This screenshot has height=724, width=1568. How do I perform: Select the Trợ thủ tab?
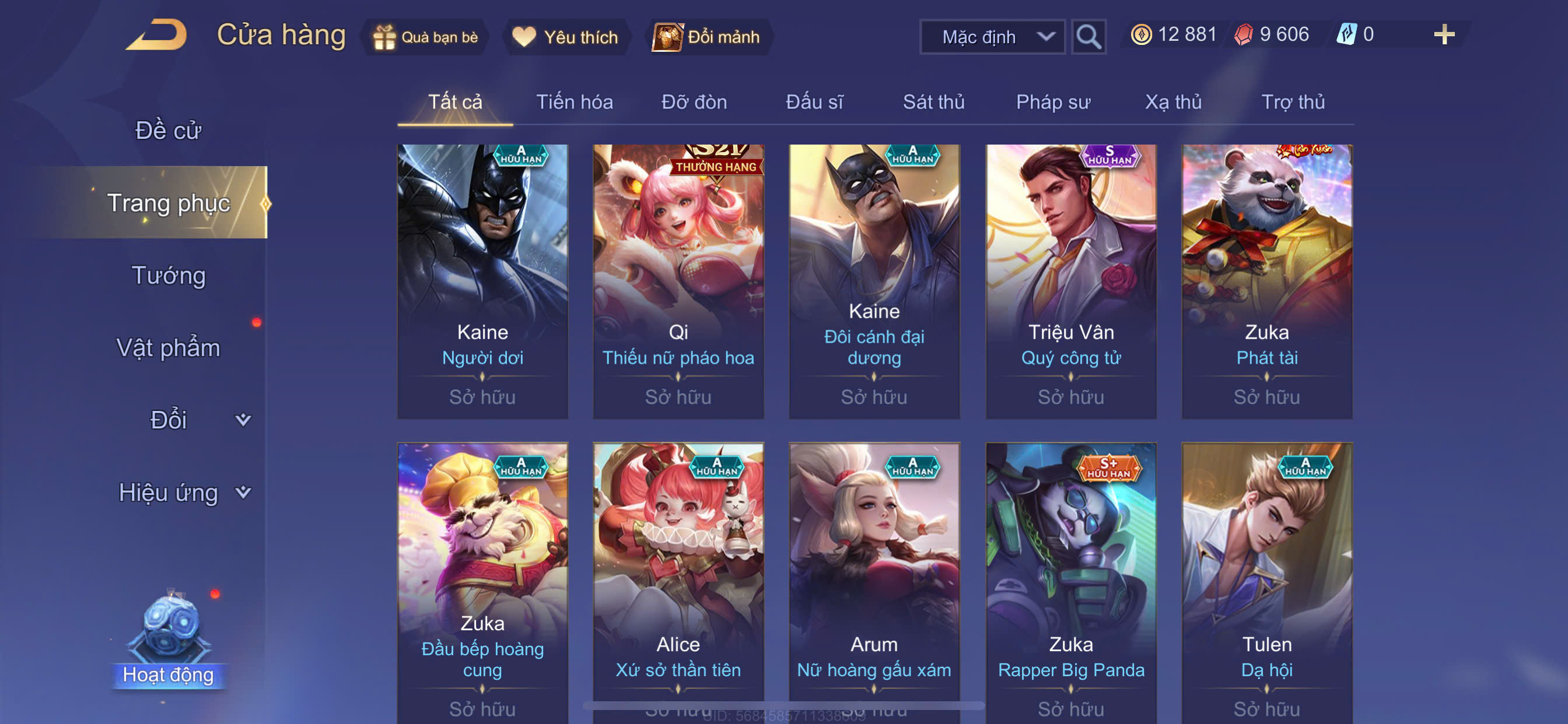1292,101
